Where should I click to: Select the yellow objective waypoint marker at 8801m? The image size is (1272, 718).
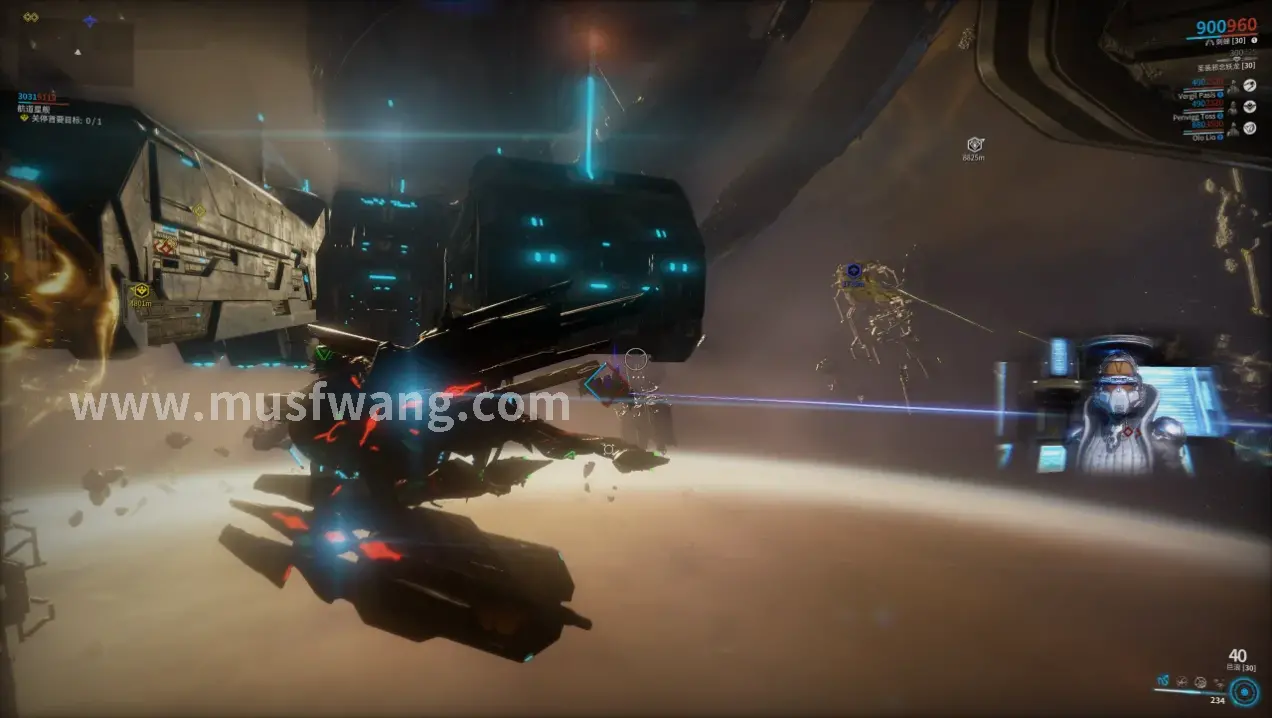coord(140,292)
